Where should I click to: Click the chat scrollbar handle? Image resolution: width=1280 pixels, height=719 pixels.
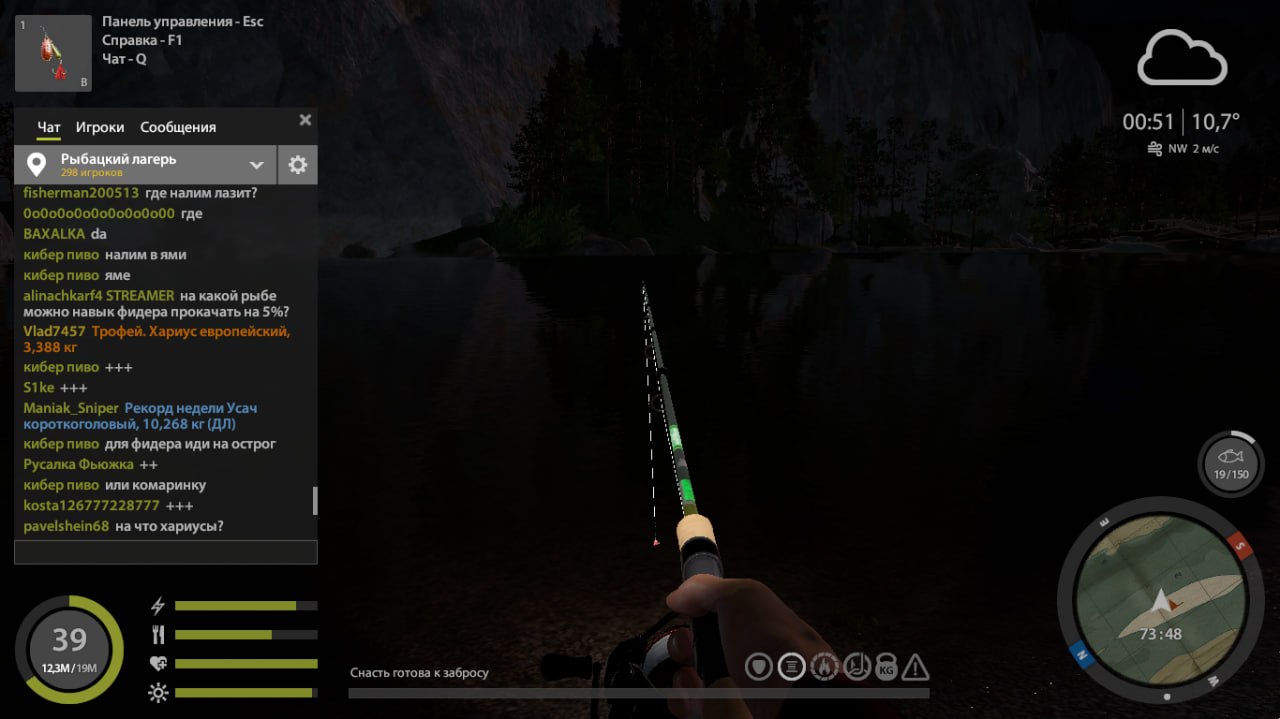coord(315,500)
